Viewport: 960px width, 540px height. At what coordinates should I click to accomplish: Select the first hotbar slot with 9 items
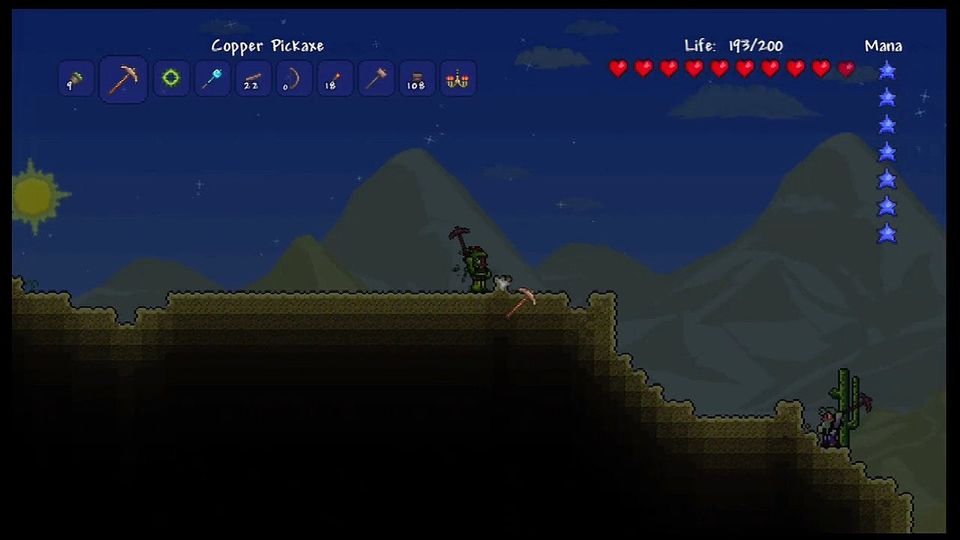click(x=77, y=79)
